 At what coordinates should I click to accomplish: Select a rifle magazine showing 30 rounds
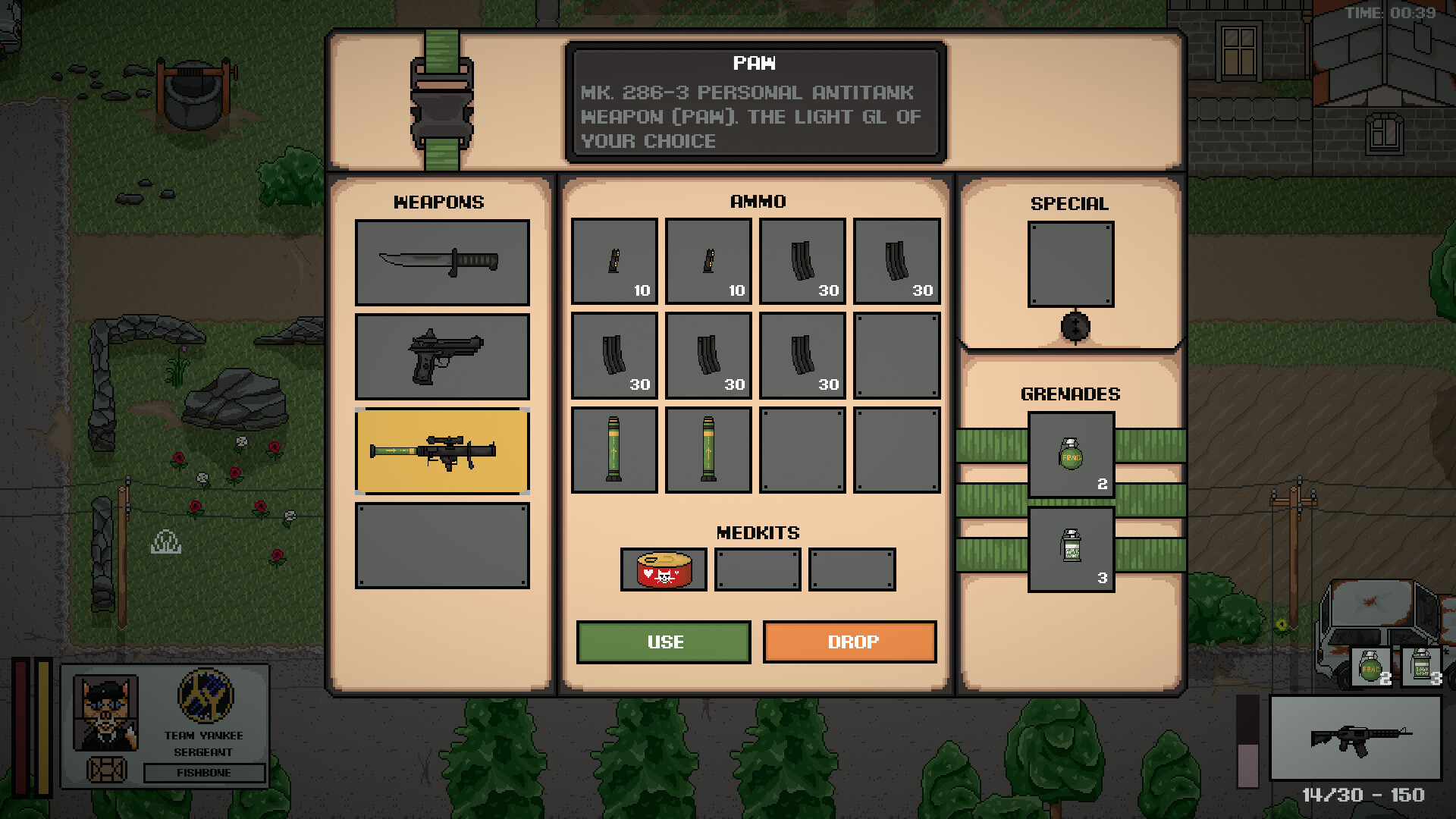[x=802, y=262]
